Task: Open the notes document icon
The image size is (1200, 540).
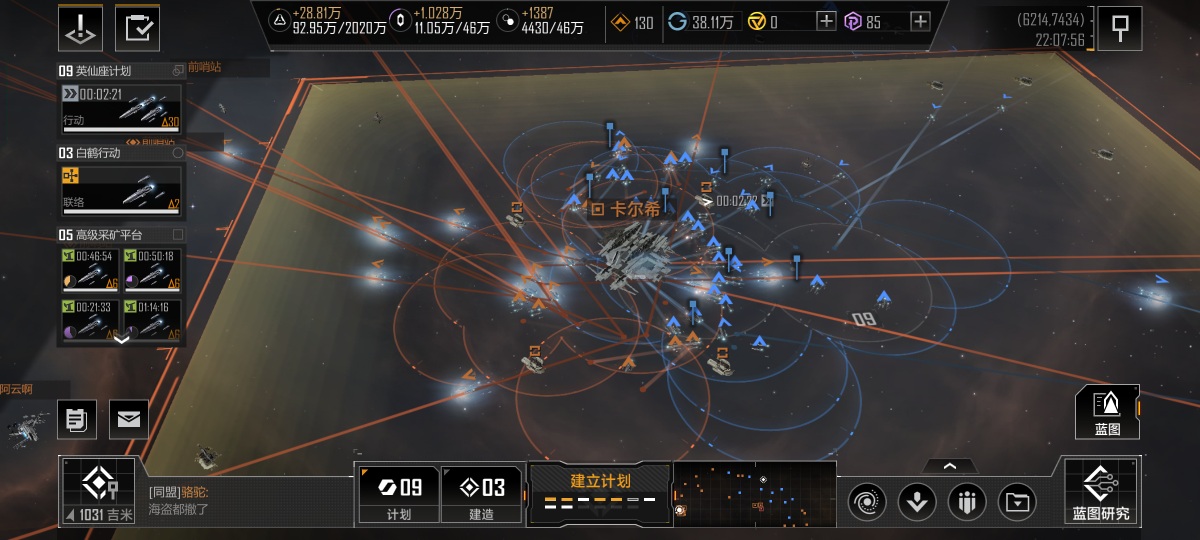Action: [x=76, y=419]
